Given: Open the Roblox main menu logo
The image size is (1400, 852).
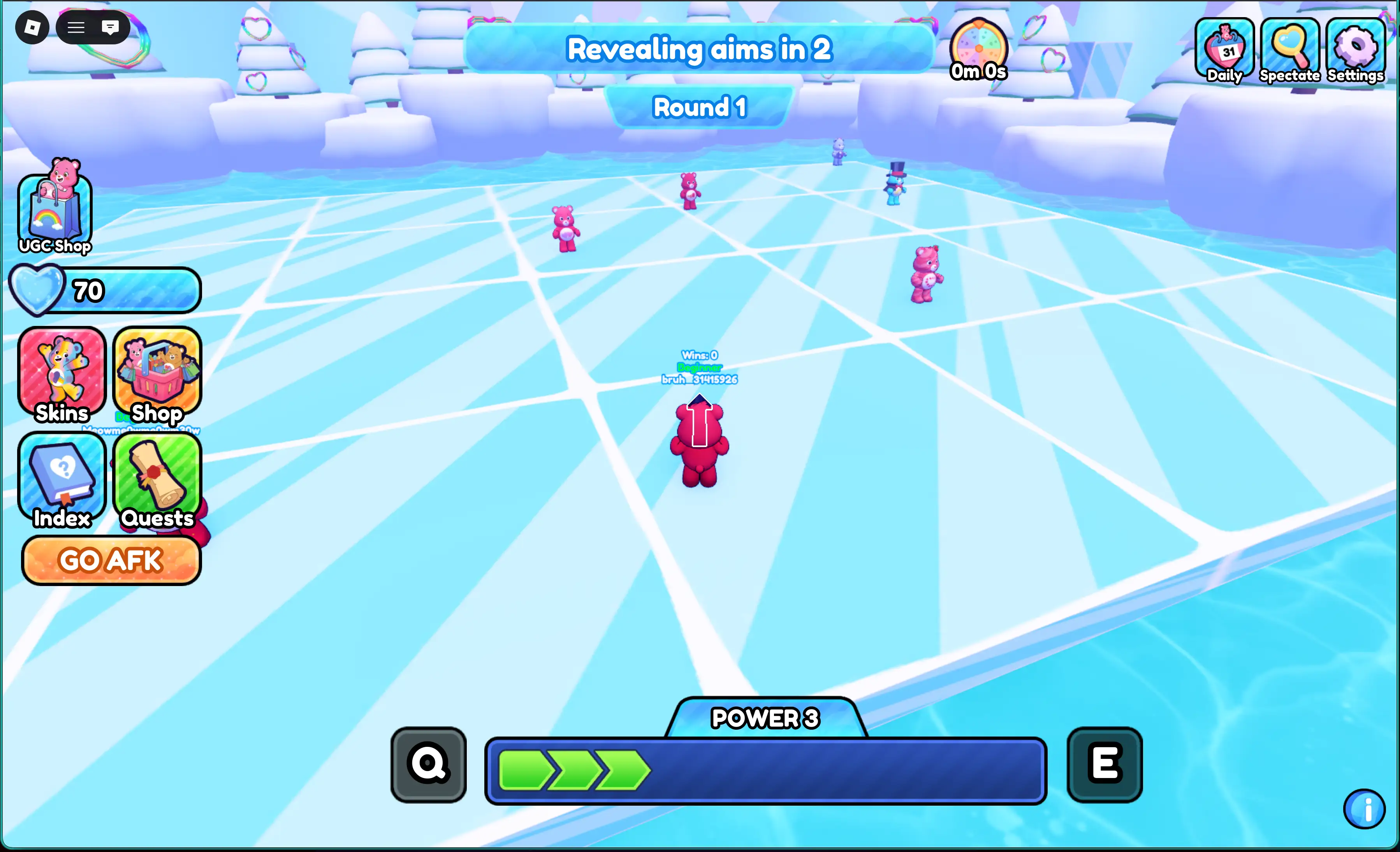Looking at the screenshot, I should (32, 27).
